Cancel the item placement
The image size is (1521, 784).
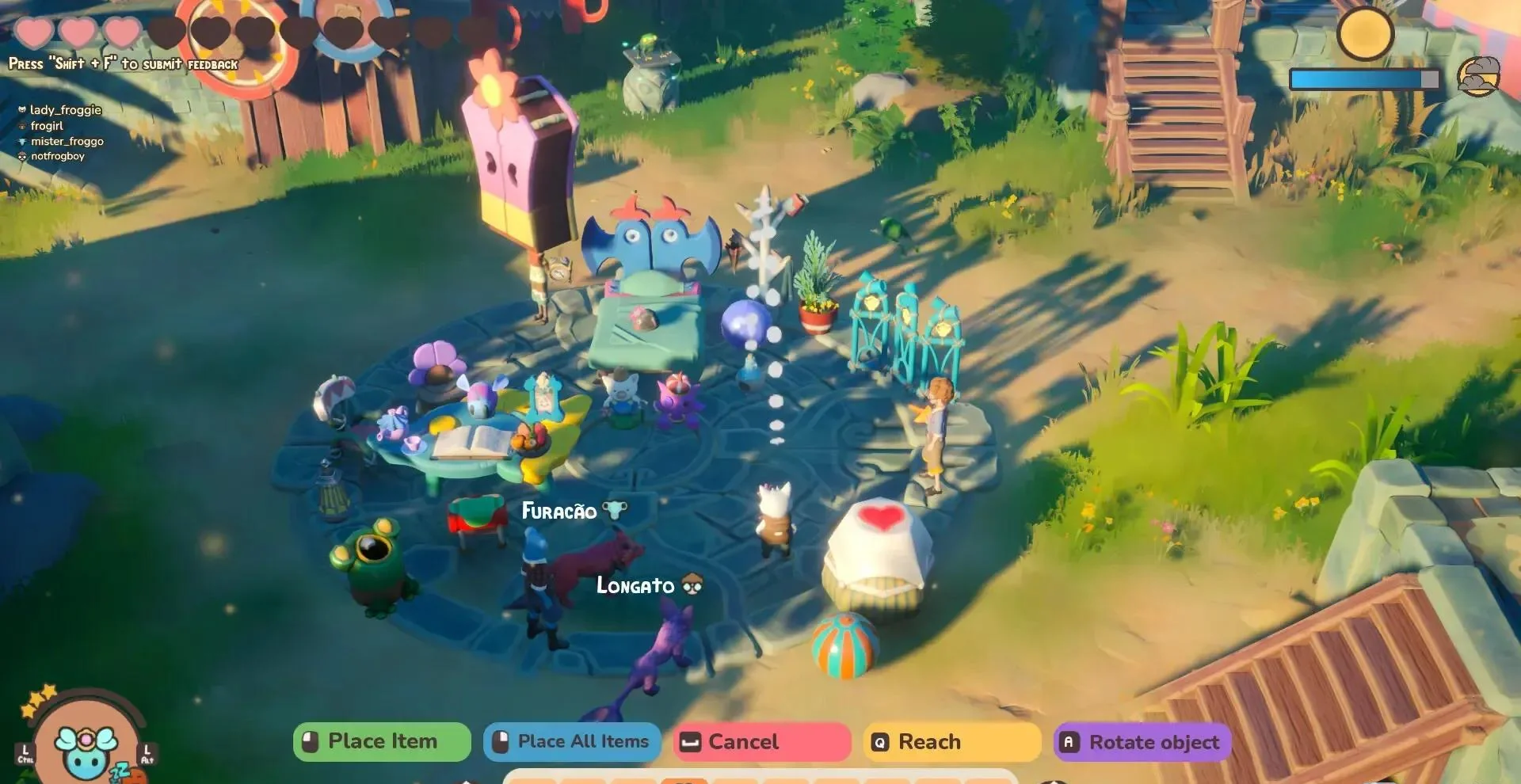762,742
